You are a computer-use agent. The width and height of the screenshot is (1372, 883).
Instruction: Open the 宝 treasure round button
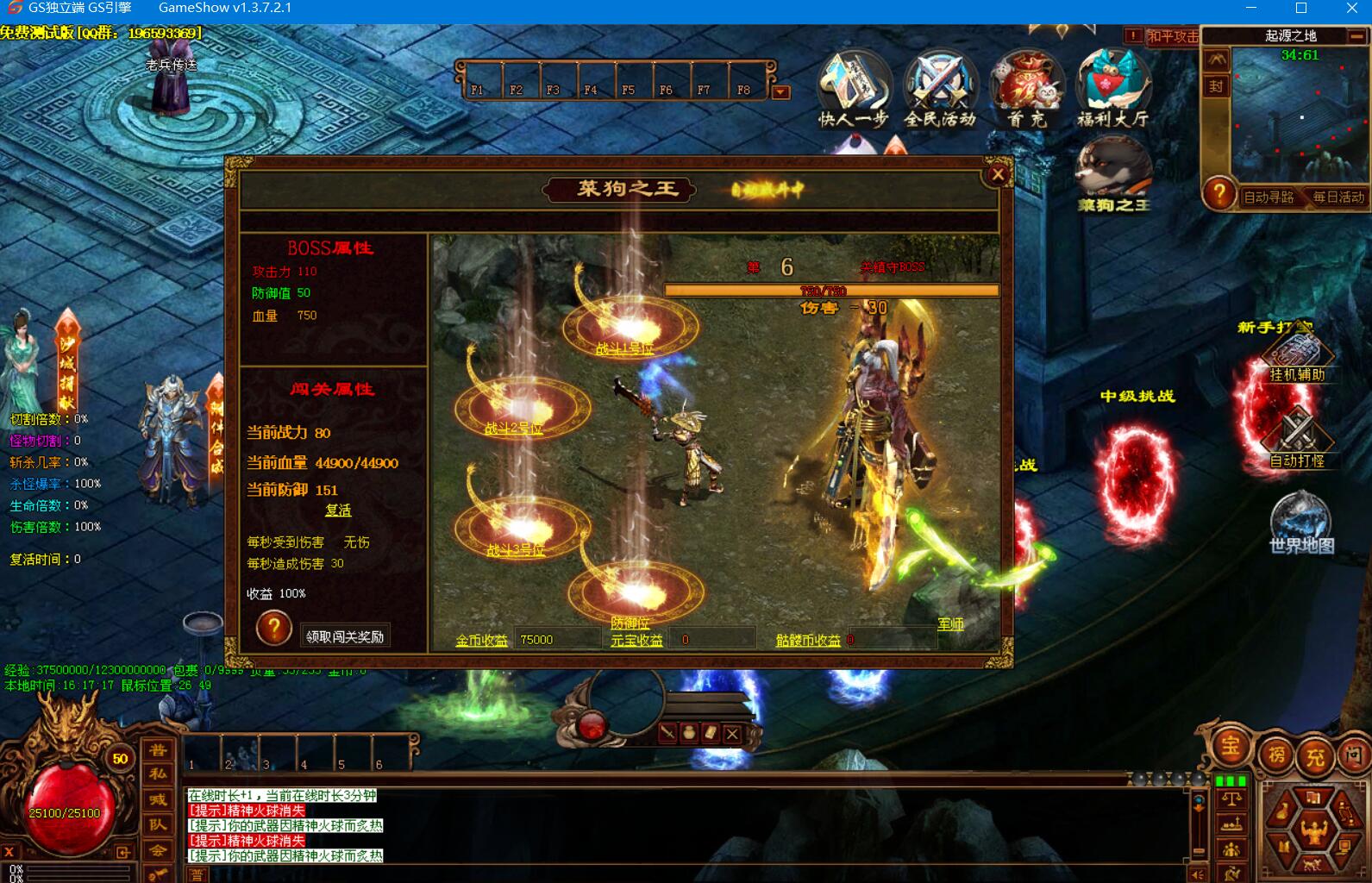click(1231, 746)
